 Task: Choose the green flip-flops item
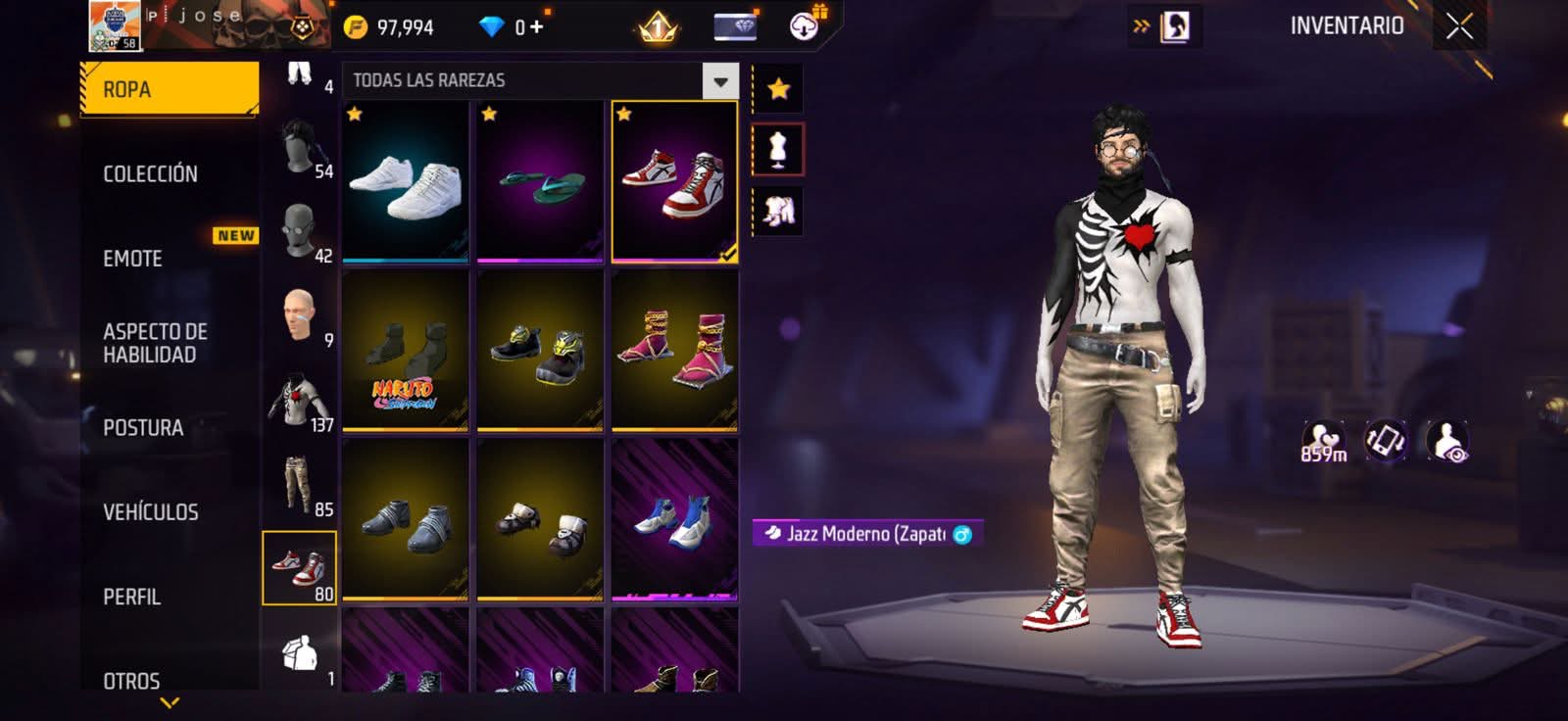point(540,182)
